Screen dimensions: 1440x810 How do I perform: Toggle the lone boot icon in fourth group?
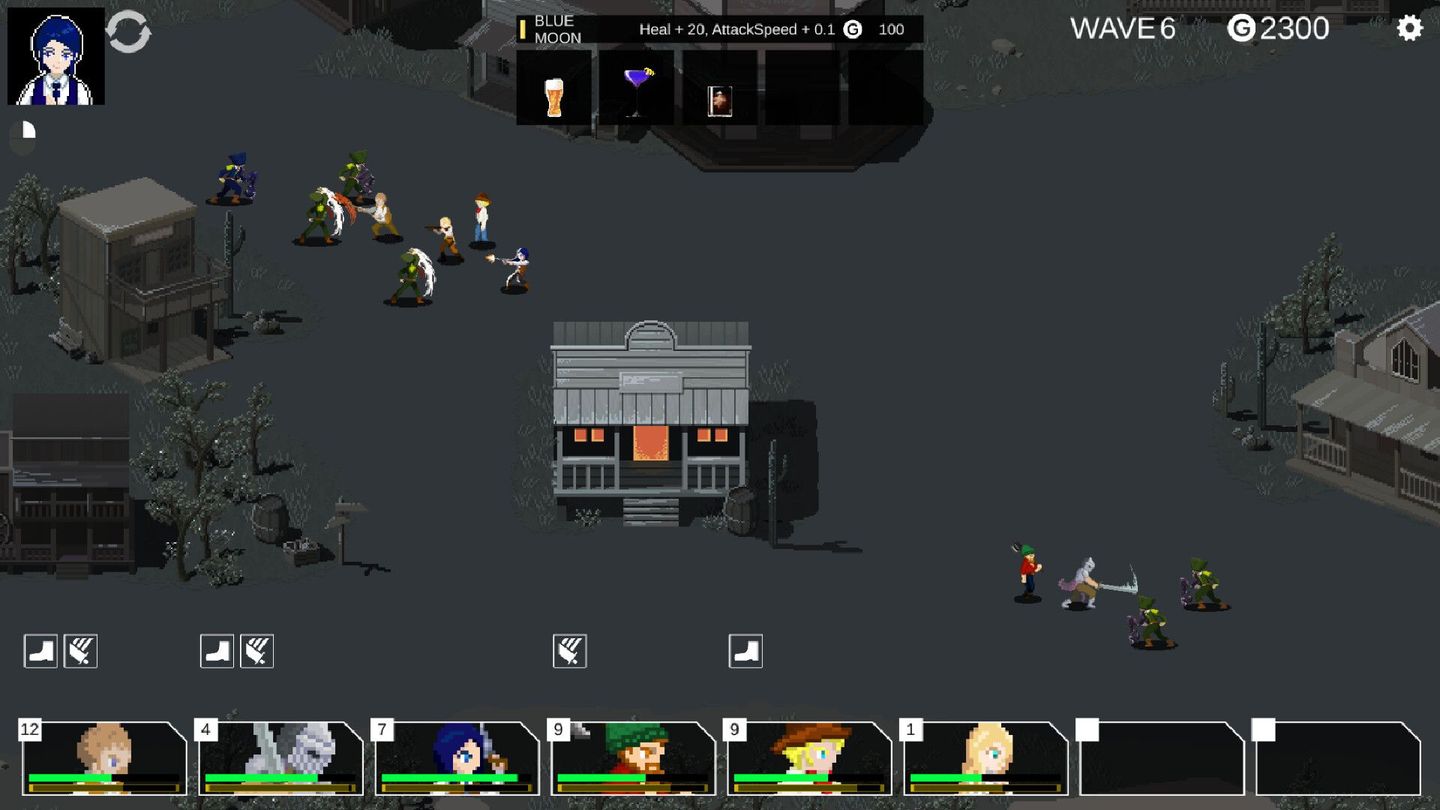pyautogui.click(x=745, y=650)
